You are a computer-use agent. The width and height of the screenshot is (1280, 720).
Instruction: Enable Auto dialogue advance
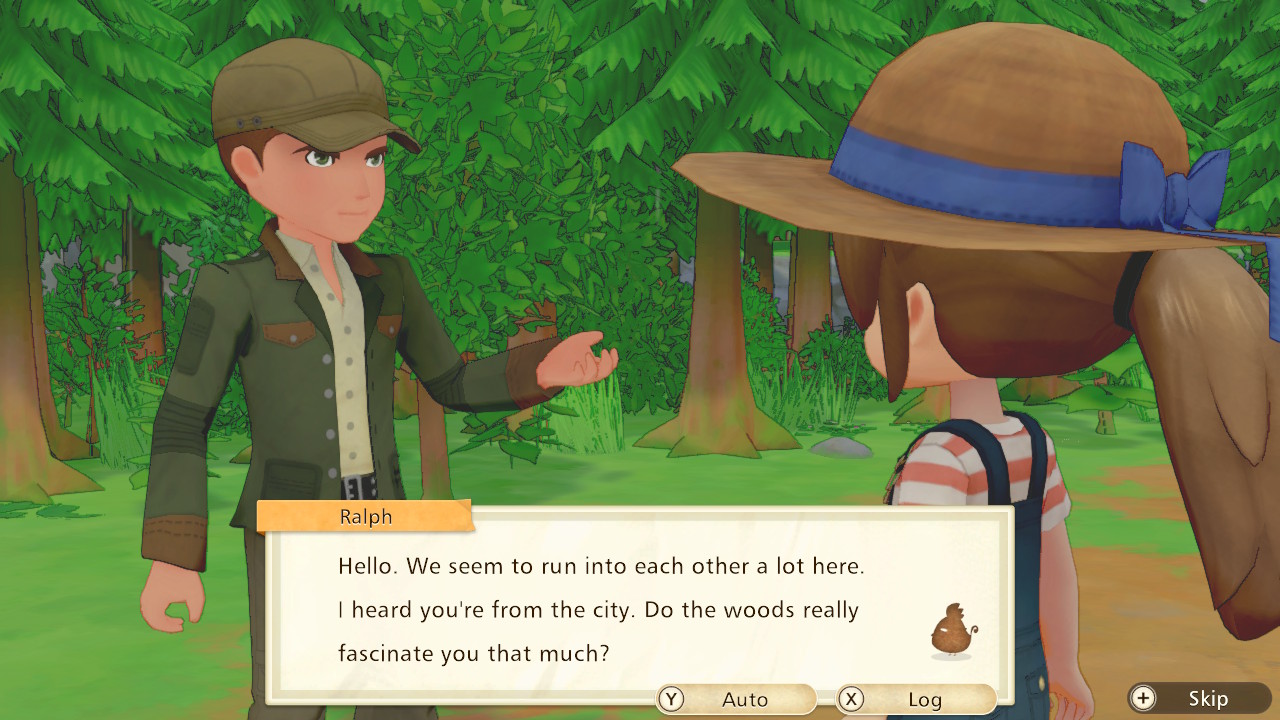point(736,699)
